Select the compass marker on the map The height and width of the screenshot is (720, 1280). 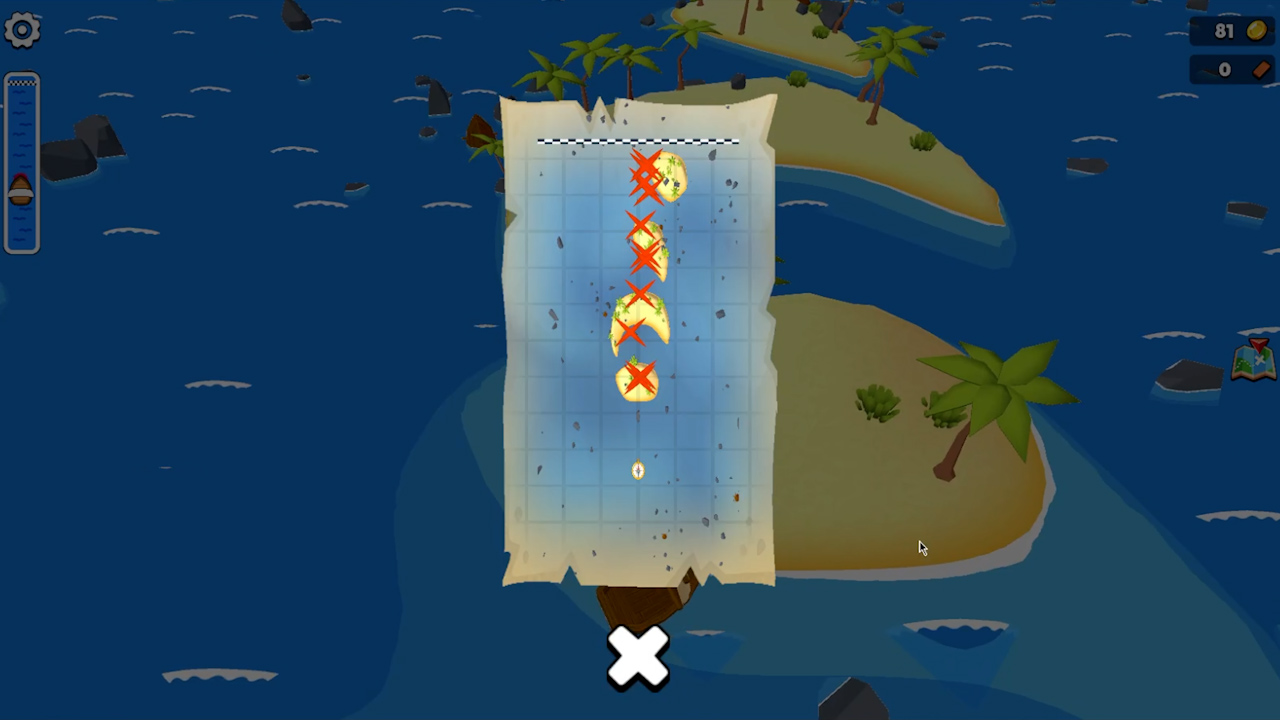point(638,470)
